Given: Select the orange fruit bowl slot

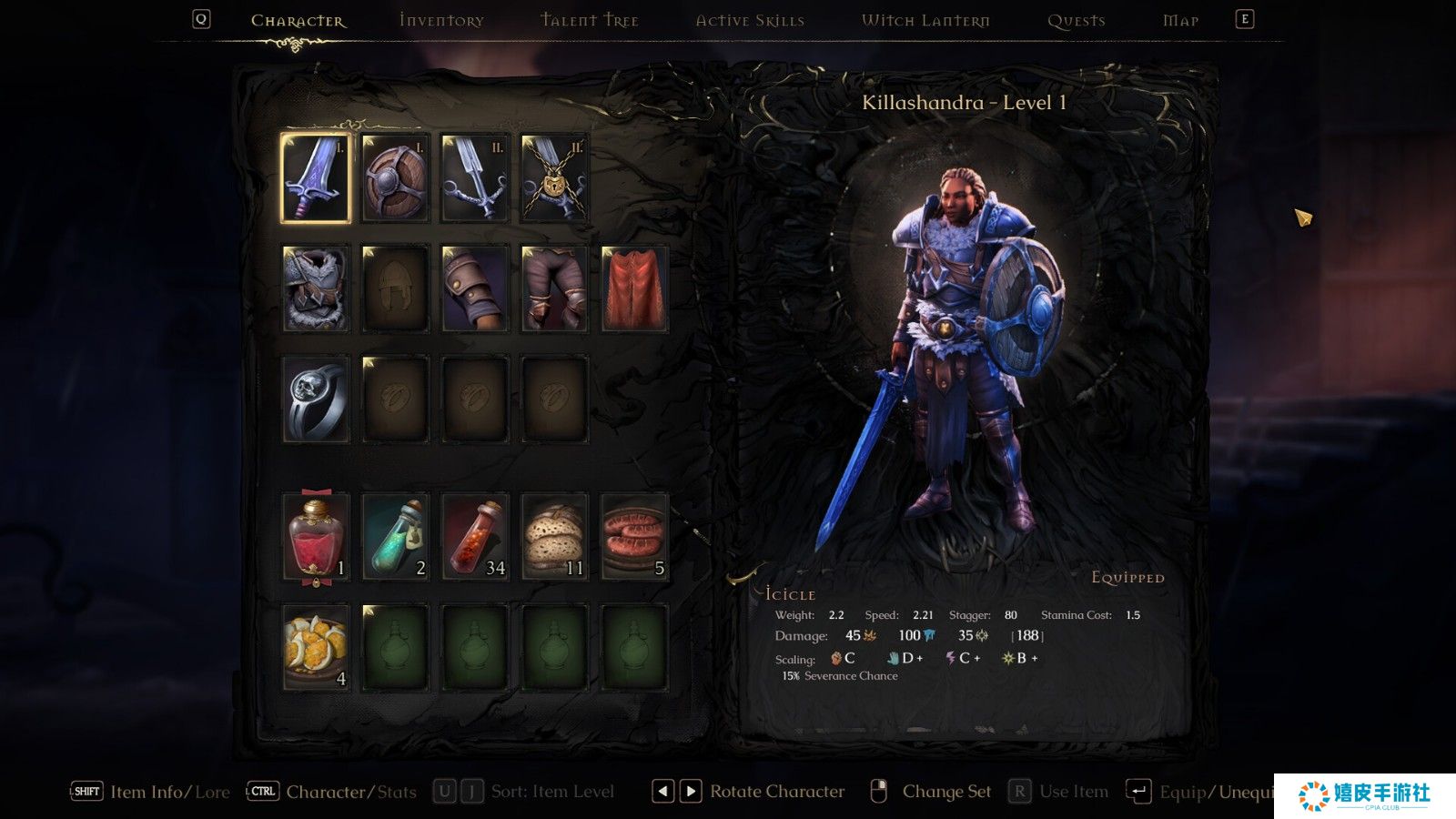Looking at the screenshot, I should pyautogui.click(x=316, y=647).
